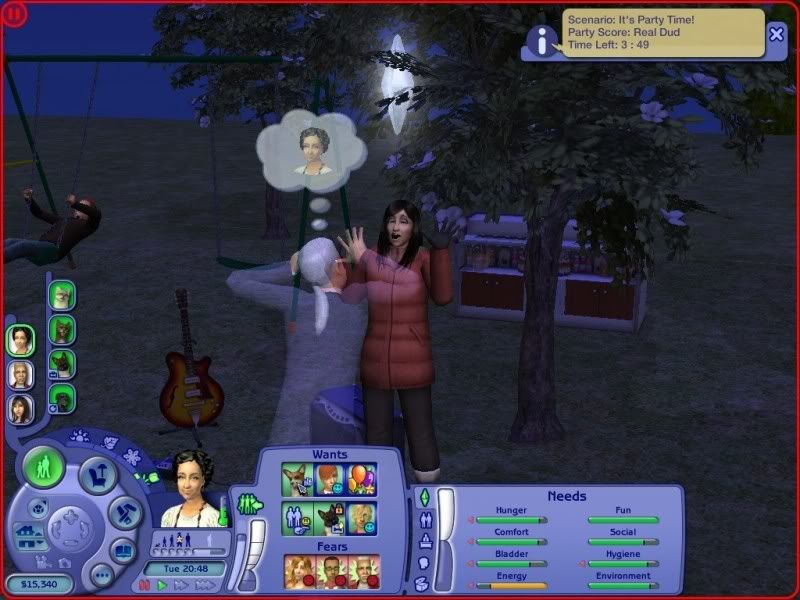Open Story mode book button

point(123,550)
